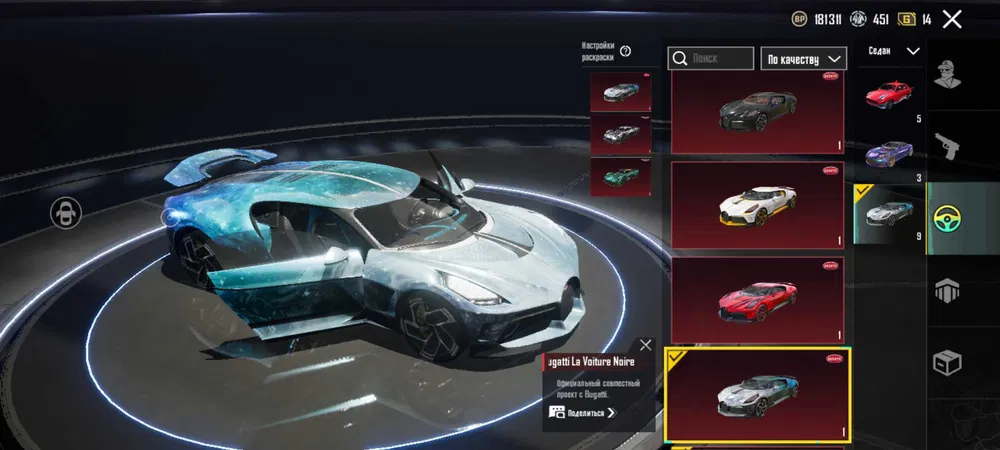Choose the white and gold Bugatti skin
This screenshot has width=1000, height=450.
click(757, 205)
